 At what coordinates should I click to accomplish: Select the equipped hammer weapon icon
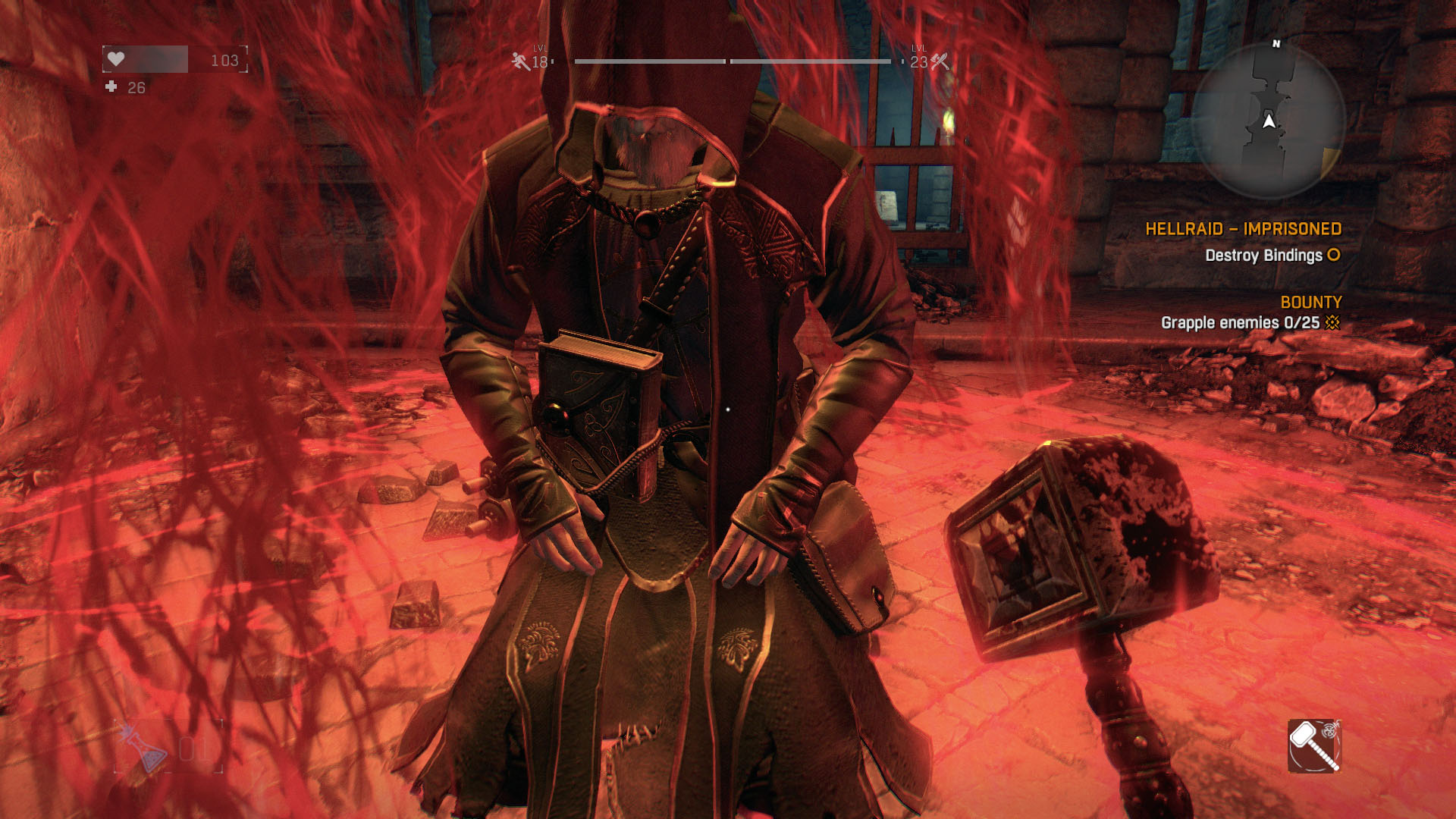(x=1313, y=745)
